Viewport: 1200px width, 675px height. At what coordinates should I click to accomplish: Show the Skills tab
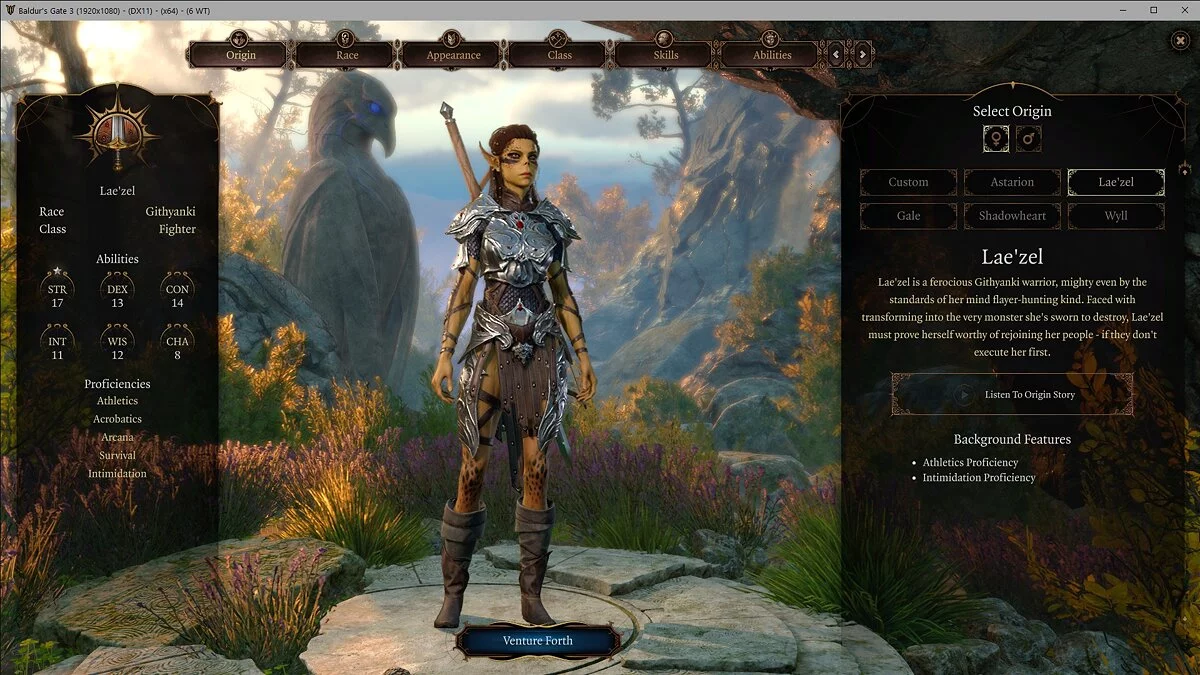[664, 54]
